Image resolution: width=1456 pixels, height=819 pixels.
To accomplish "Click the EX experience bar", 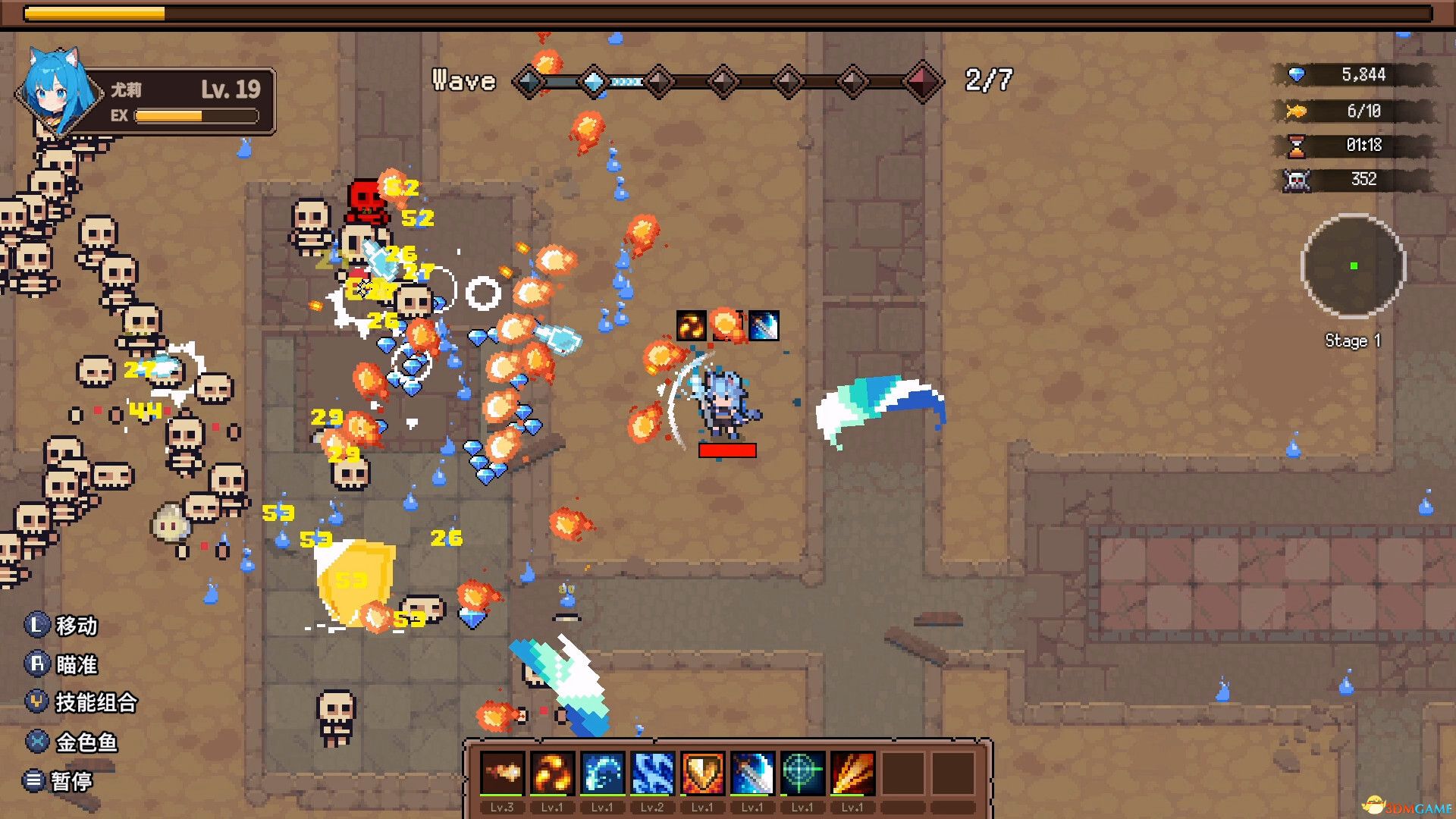I will pos(193,116).
